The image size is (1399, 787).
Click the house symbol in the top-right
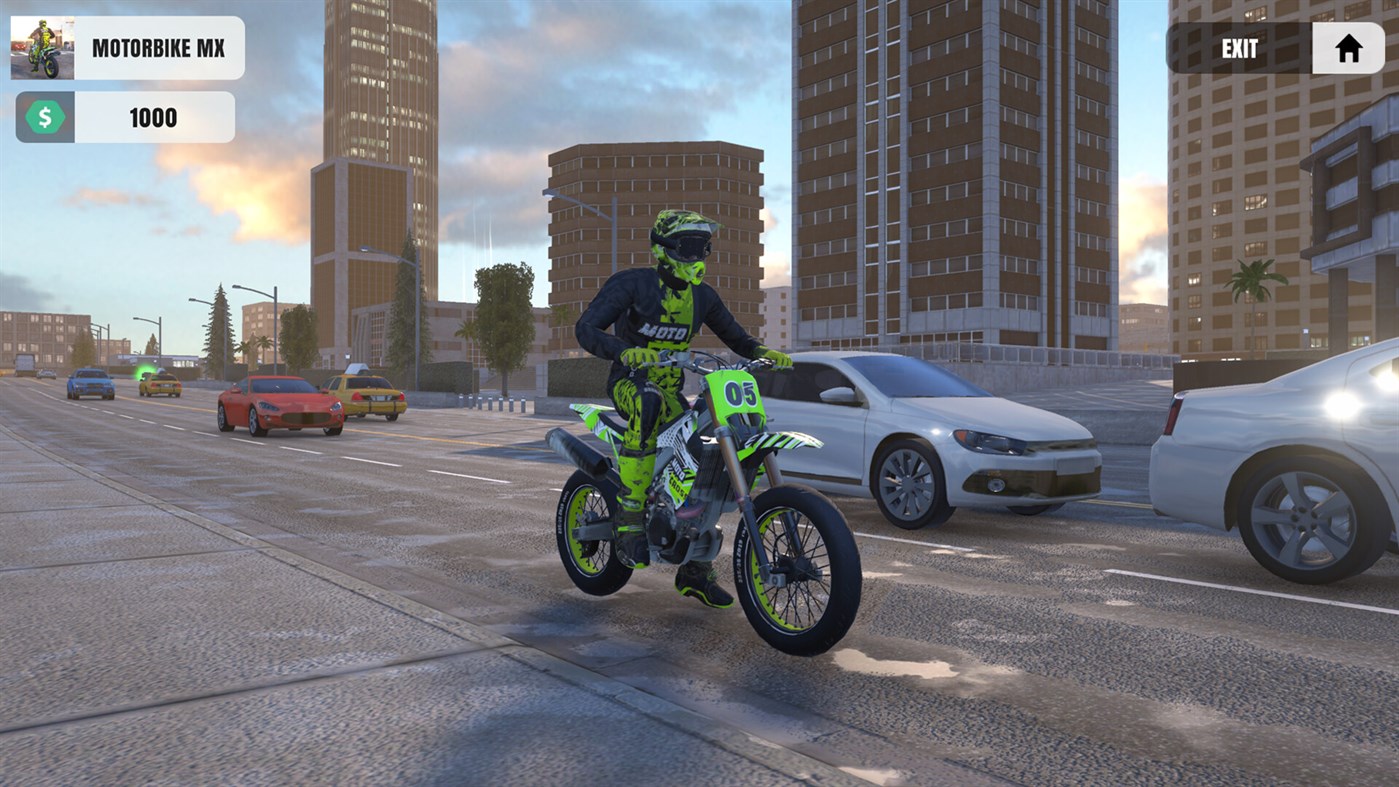(1348, 47)
